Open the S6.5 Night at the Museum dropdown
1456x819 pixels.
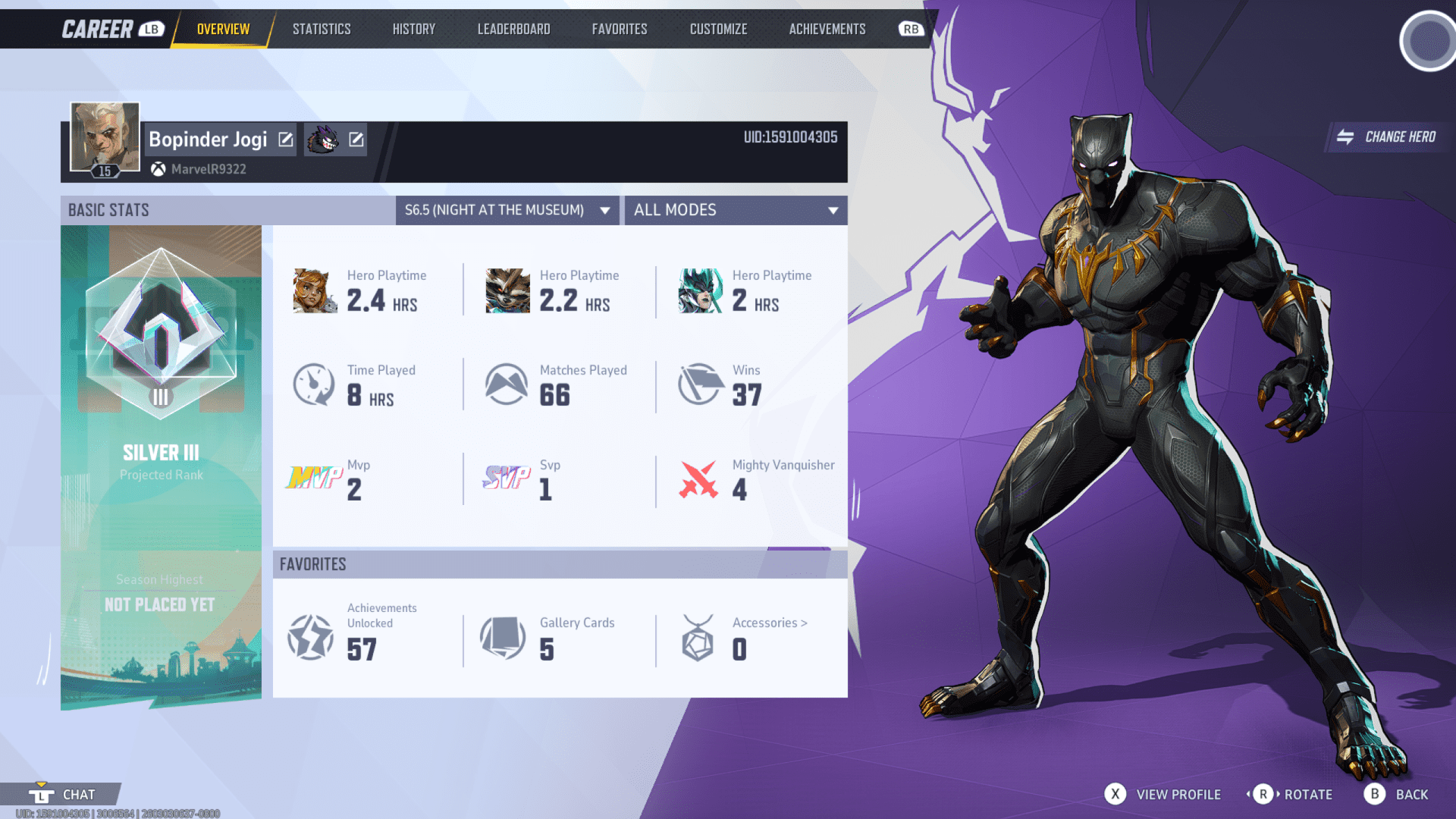pos(507,210)
